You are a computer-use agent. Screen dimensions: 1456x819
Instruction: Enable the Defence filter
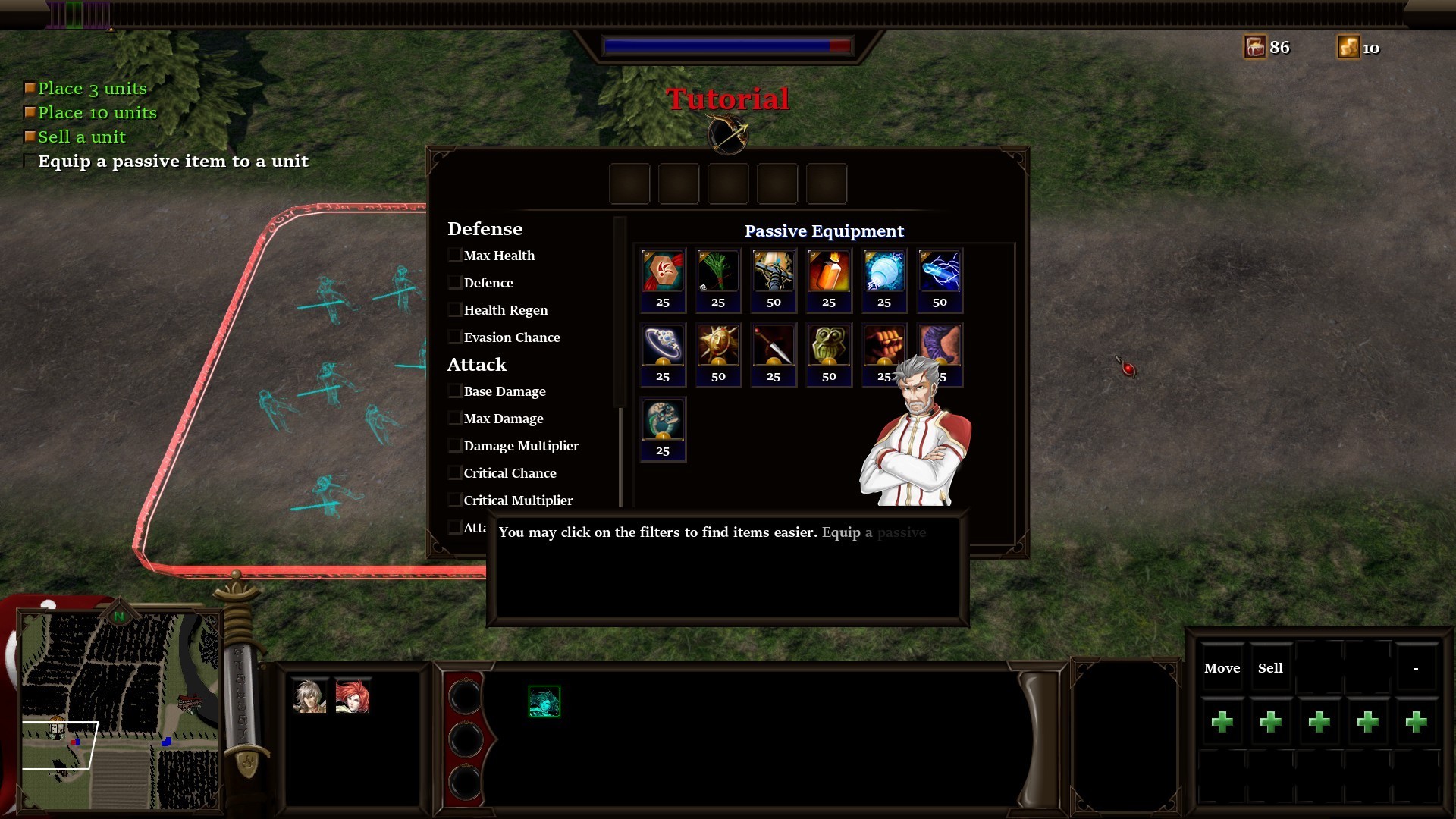(x=455, y=283)
